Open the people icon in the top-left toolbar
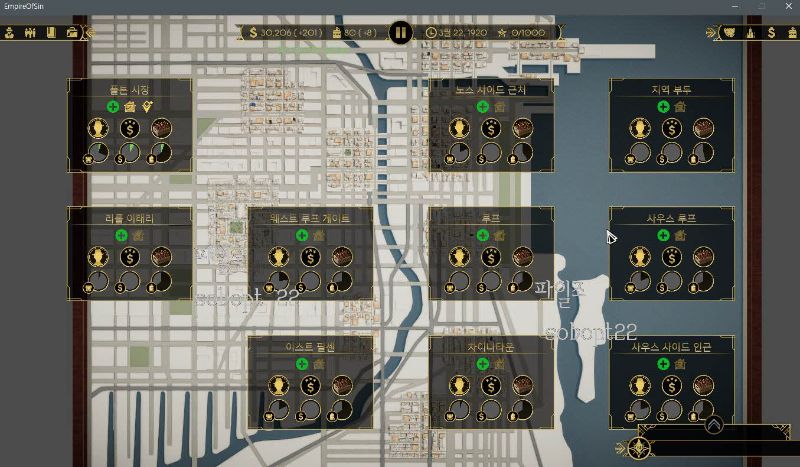 tap(30, 33)
